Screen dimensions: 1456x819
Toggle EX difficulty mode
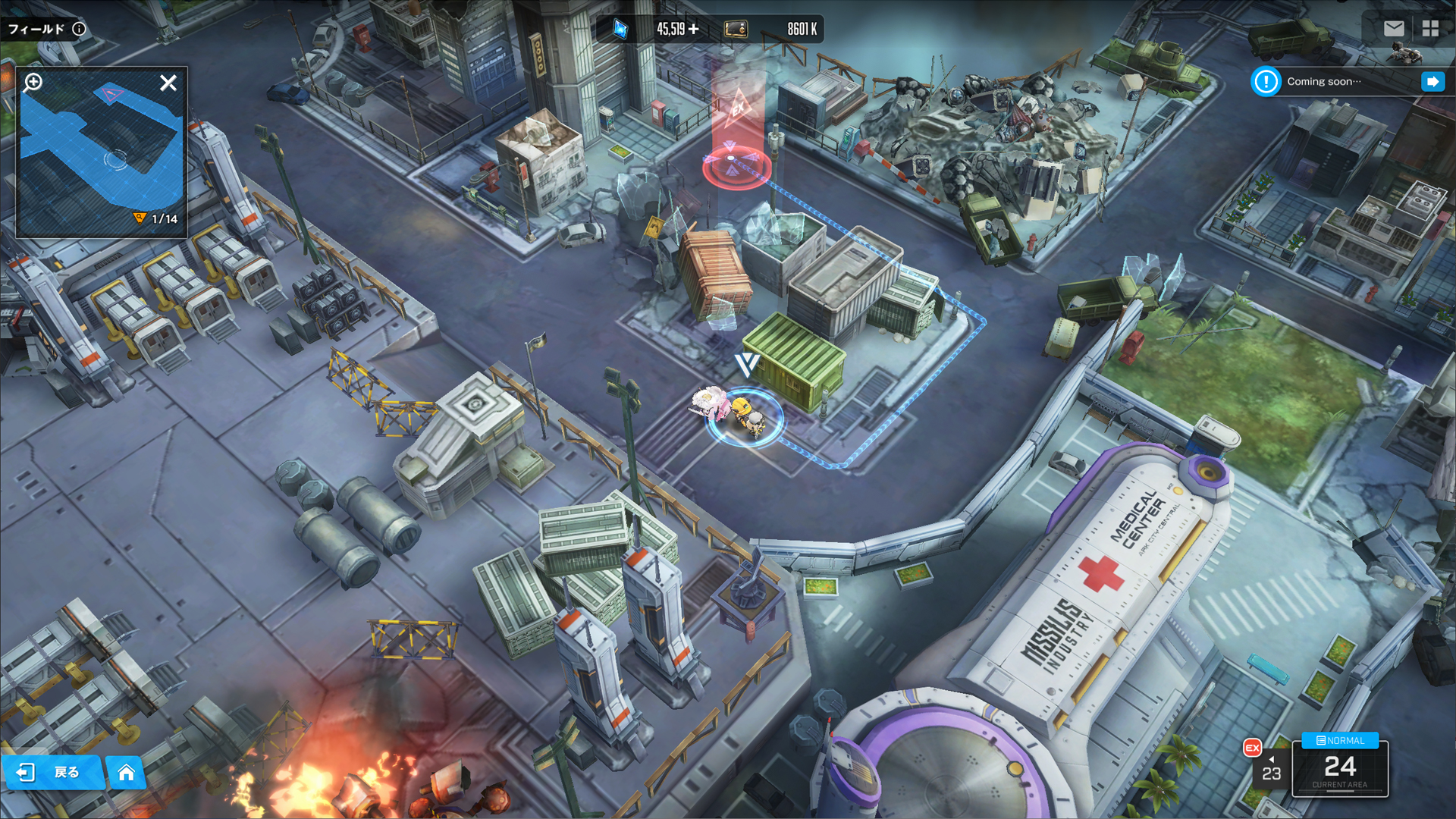coord(1250,746)
